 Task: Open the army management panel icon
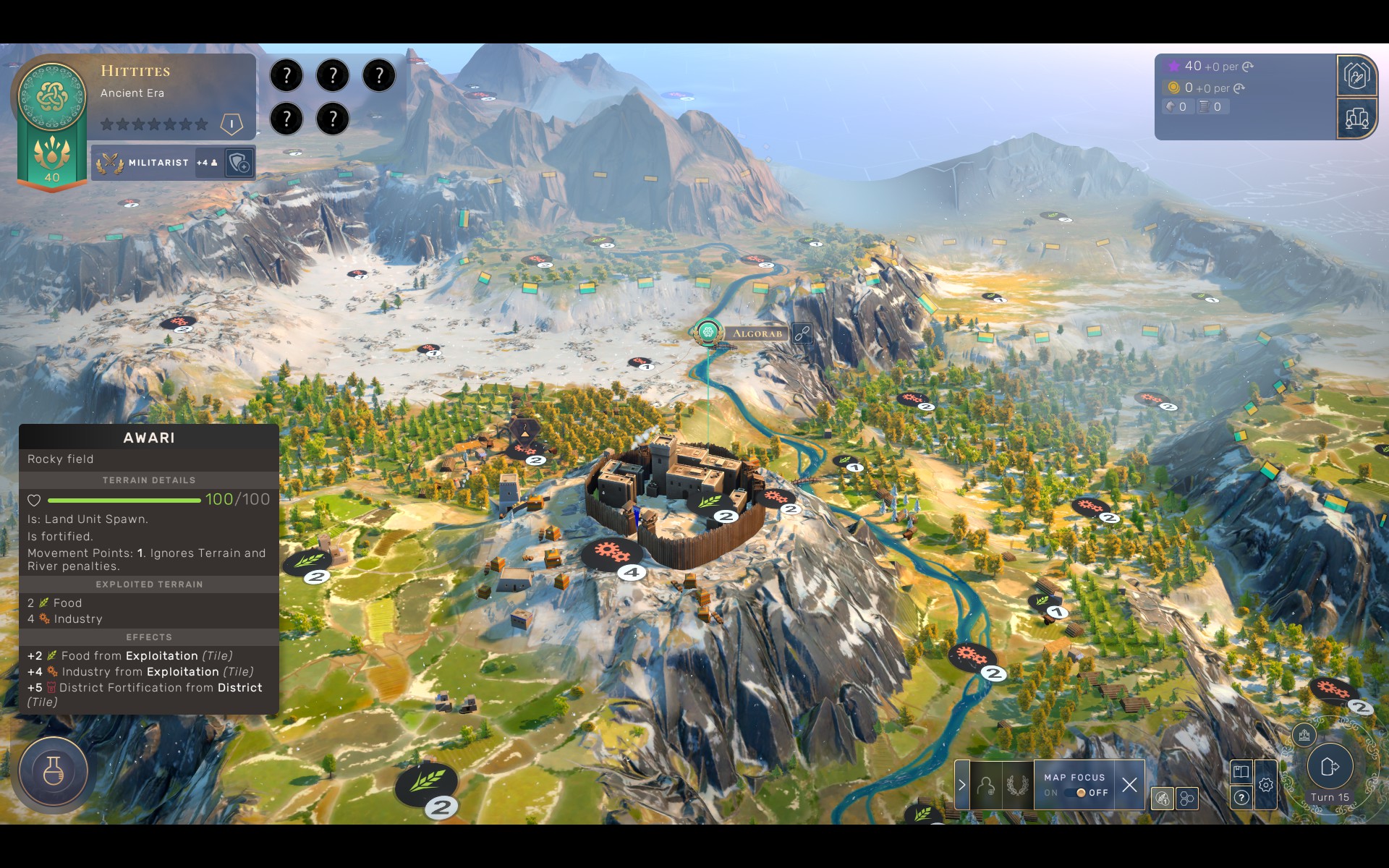click(1356, 75)
